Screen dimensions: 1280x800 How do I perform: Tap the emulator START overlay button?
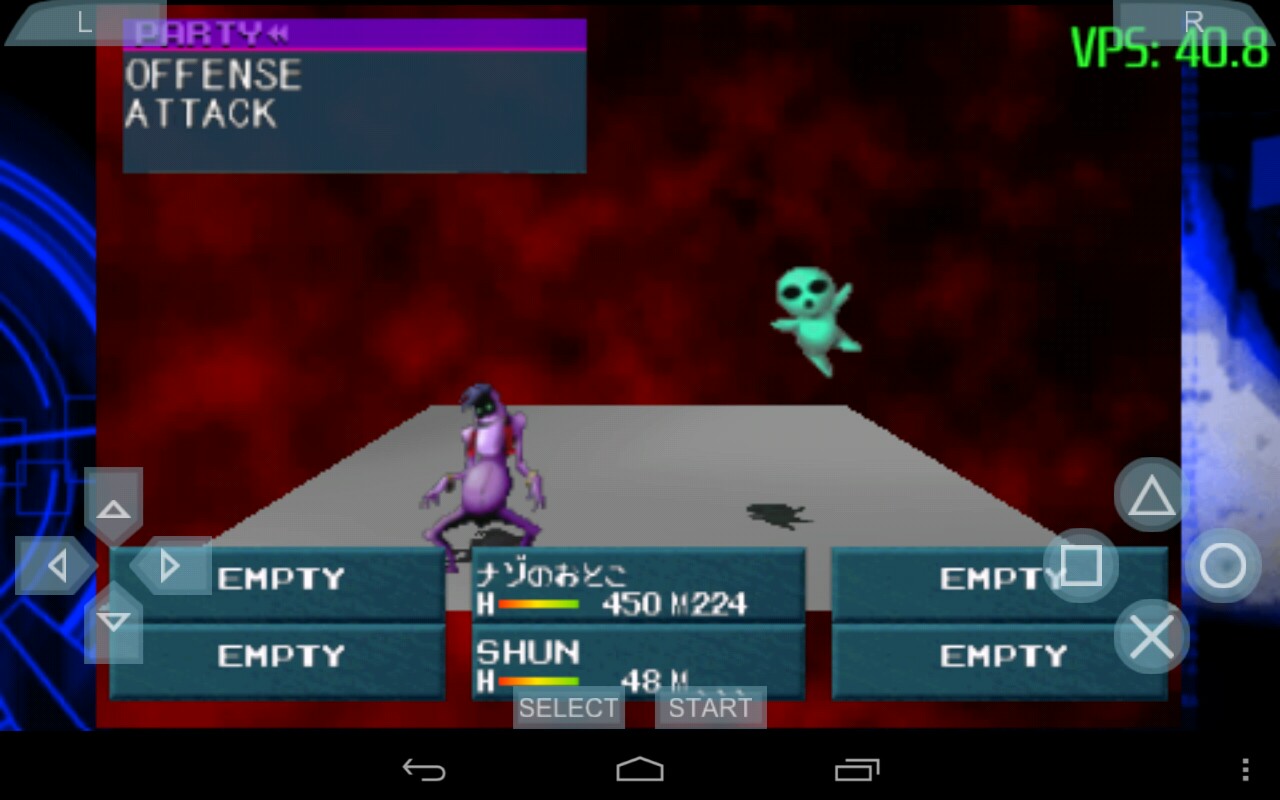(710, 708)
